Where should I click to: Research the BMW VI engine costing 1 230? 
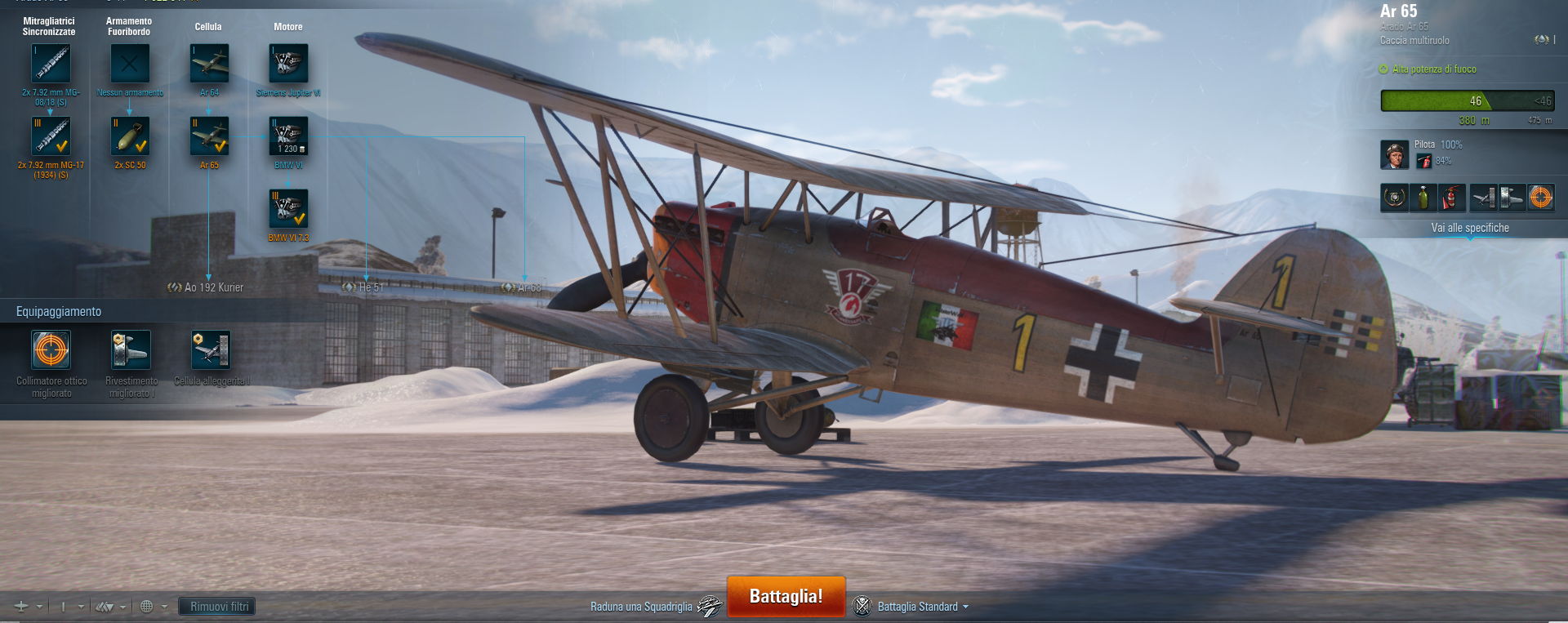[x=288, y=136]
